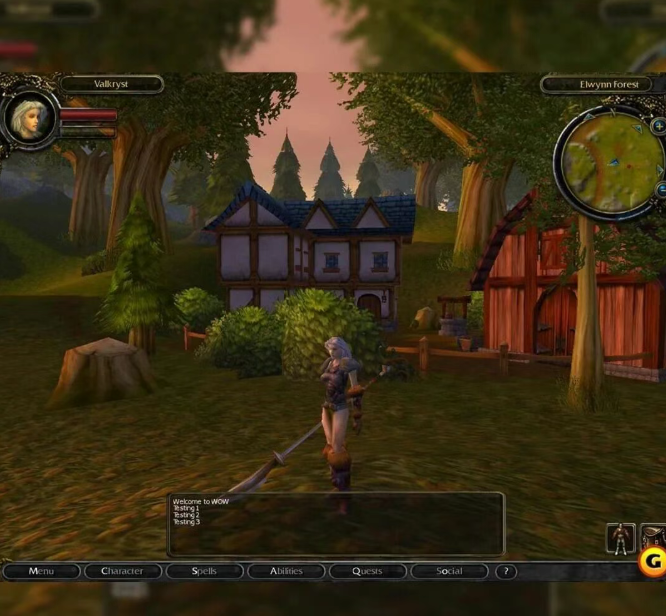Click the chat box with Welcome message
The width and height of the screenshot is (666, 616).
click(336, 523)
